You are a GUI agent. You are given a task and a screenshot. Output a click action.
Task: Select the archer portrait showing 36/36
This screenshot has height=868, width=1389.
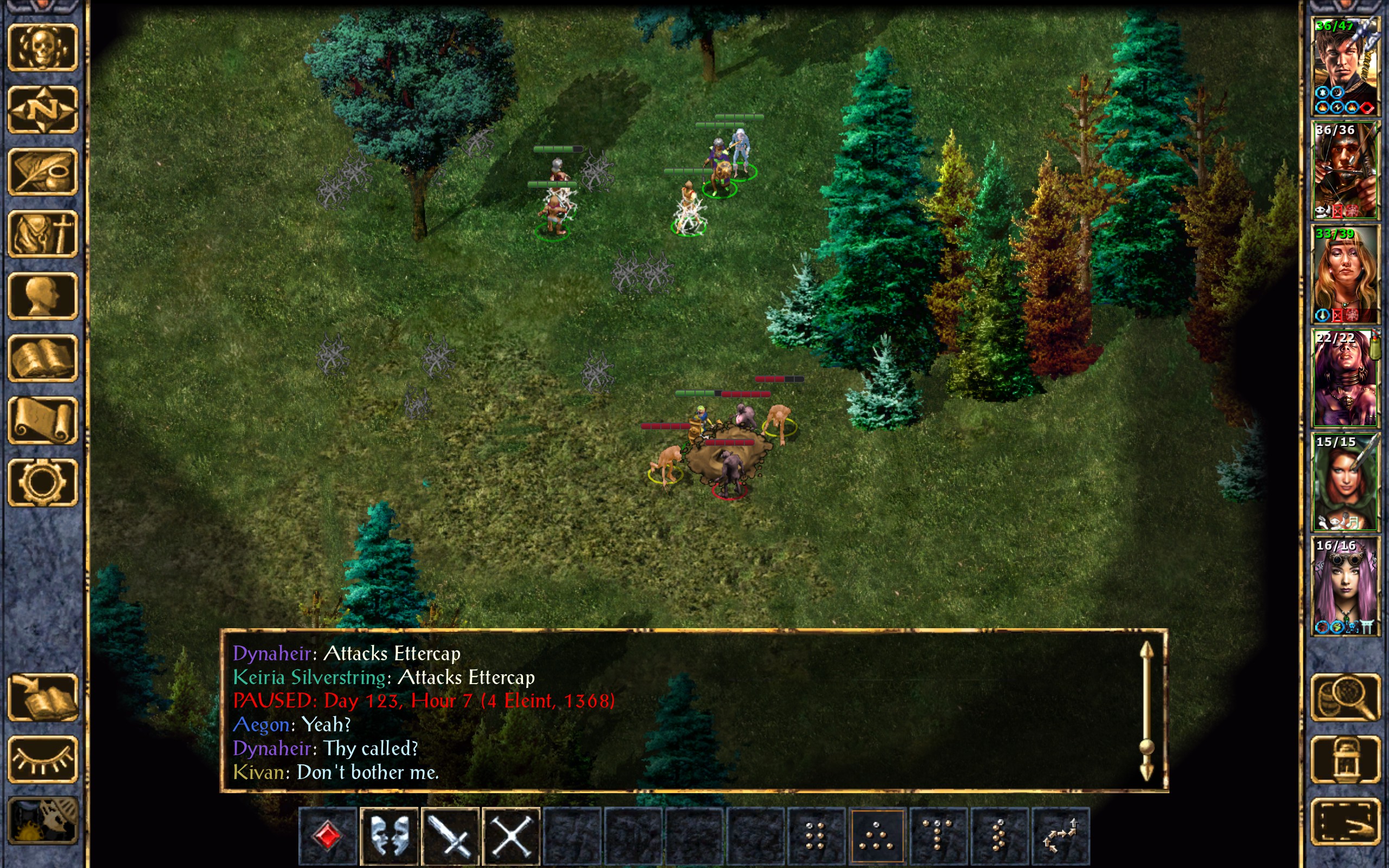(x=1345, y=170)
